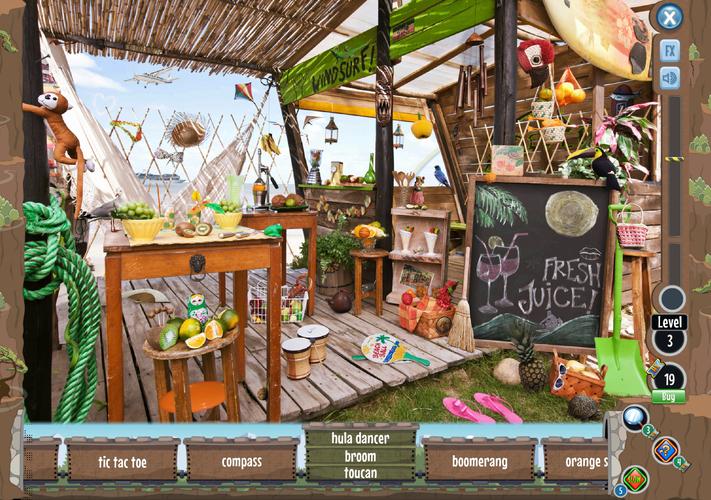The width and height of the screenshot is (711, 500).
Task: Select the toucan entry in the list
Action: 360,472
